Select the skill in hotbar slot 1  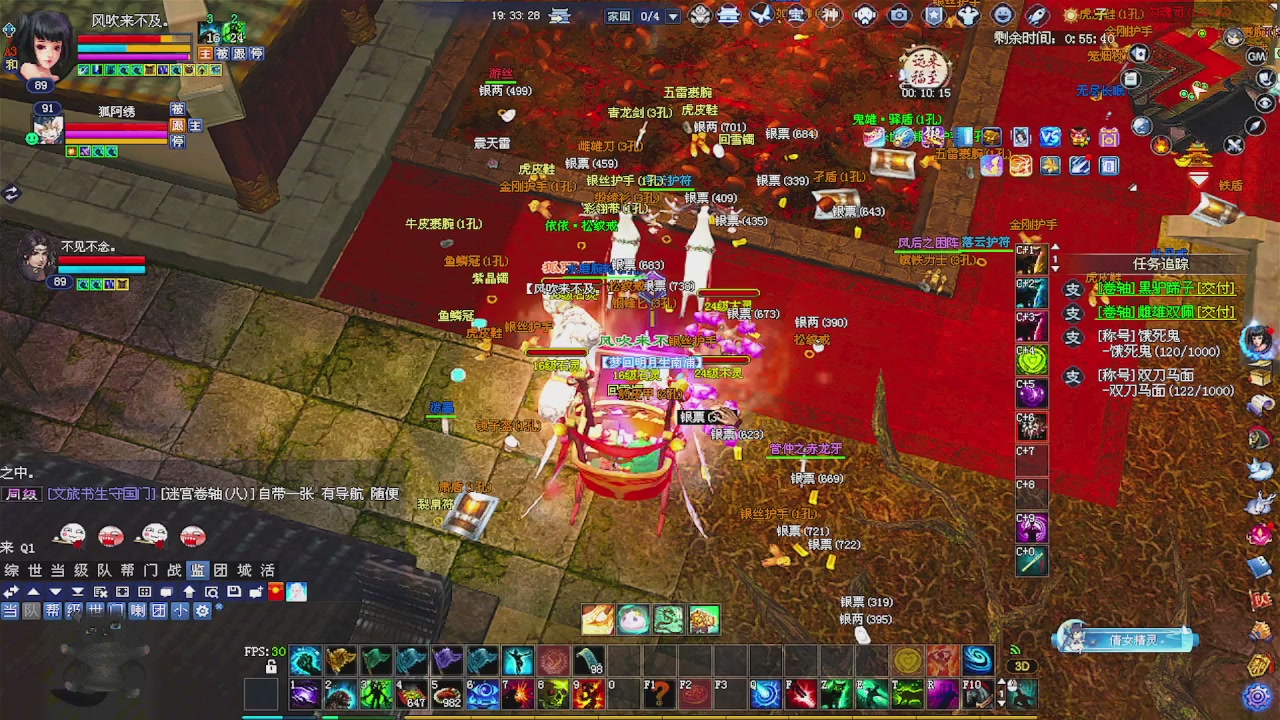[x=305, y=693]
